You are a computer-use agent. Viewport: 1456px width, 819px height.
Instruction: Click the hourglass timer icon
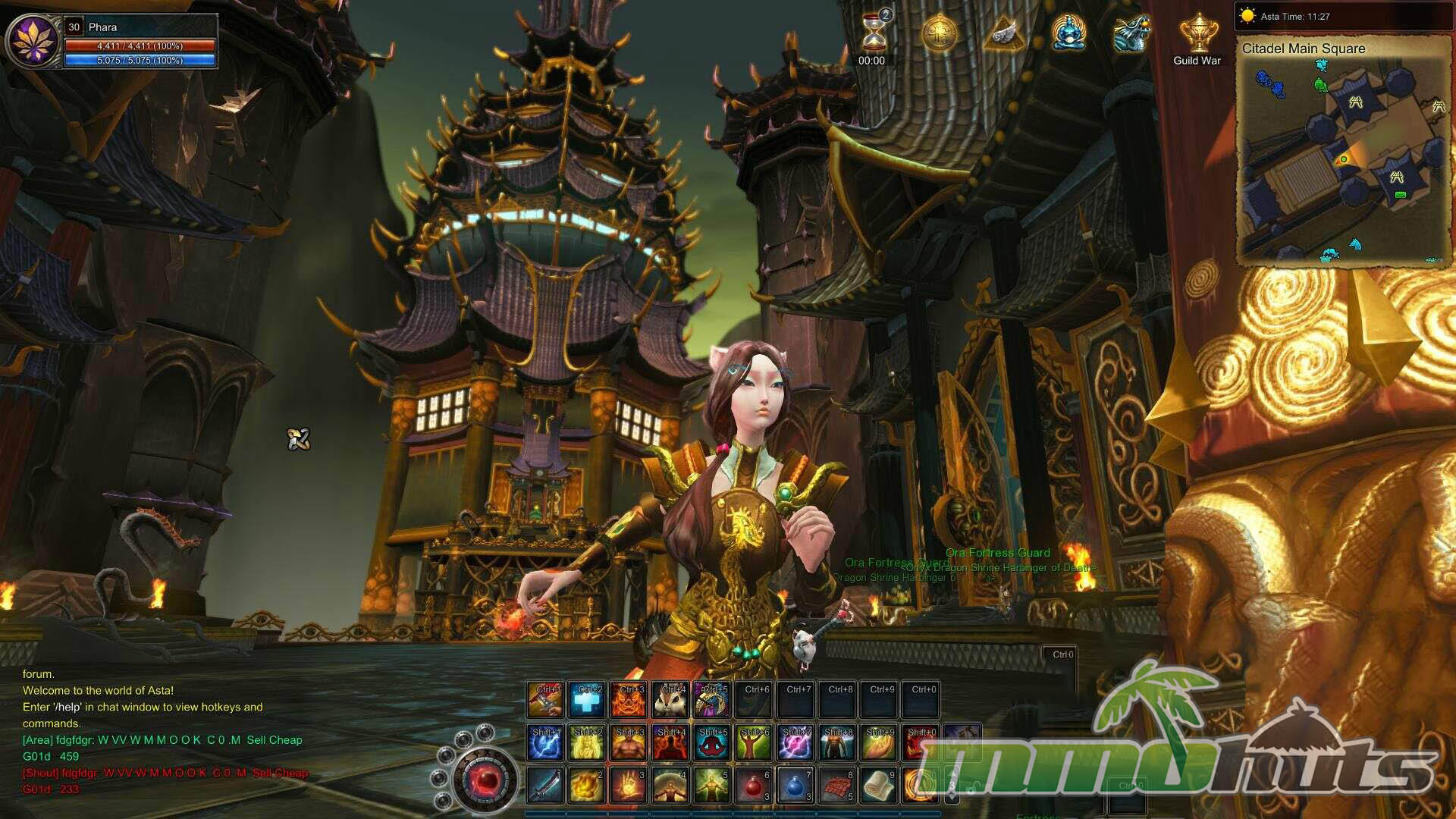point(872,33)
